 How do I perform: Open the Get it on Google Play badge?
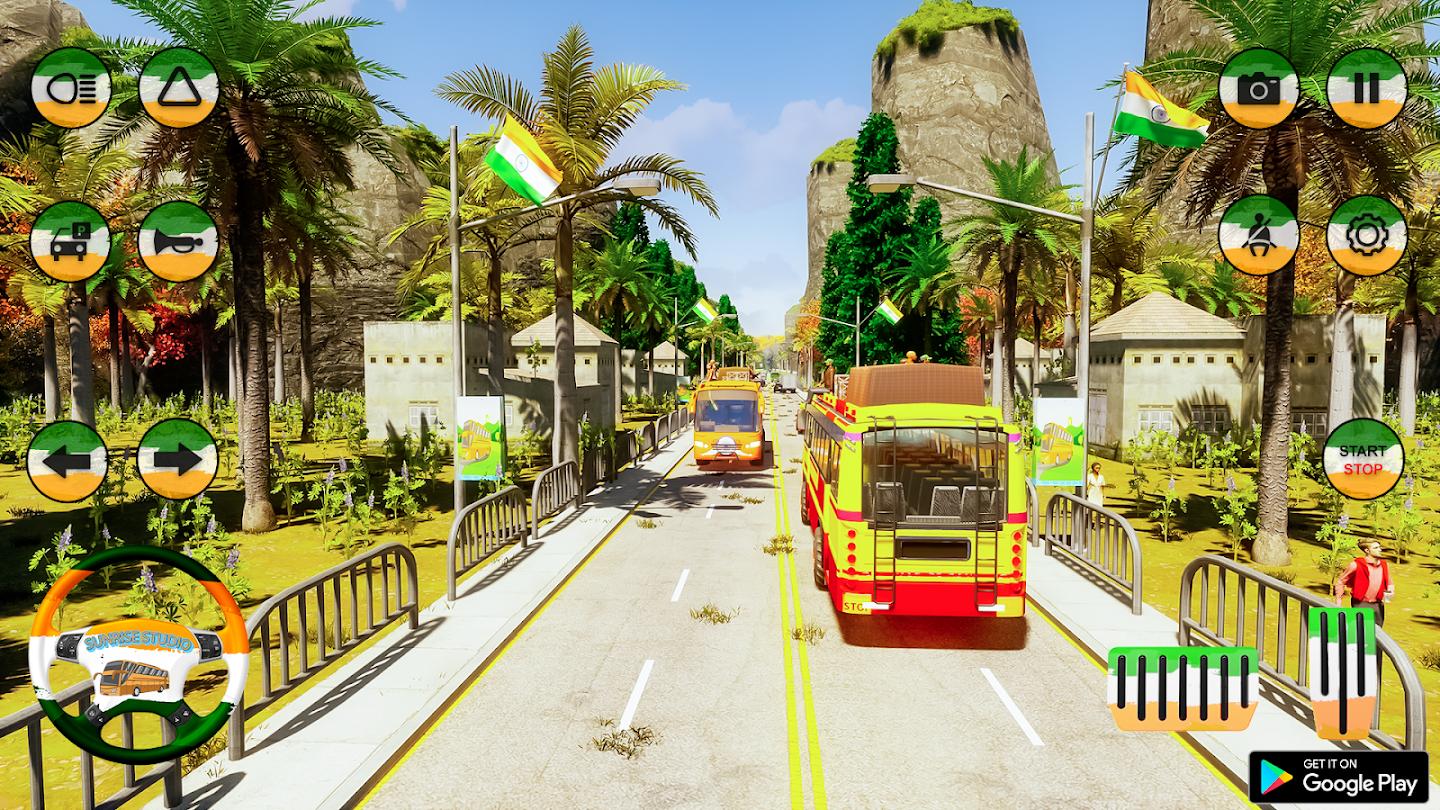tap(1338, 776)
